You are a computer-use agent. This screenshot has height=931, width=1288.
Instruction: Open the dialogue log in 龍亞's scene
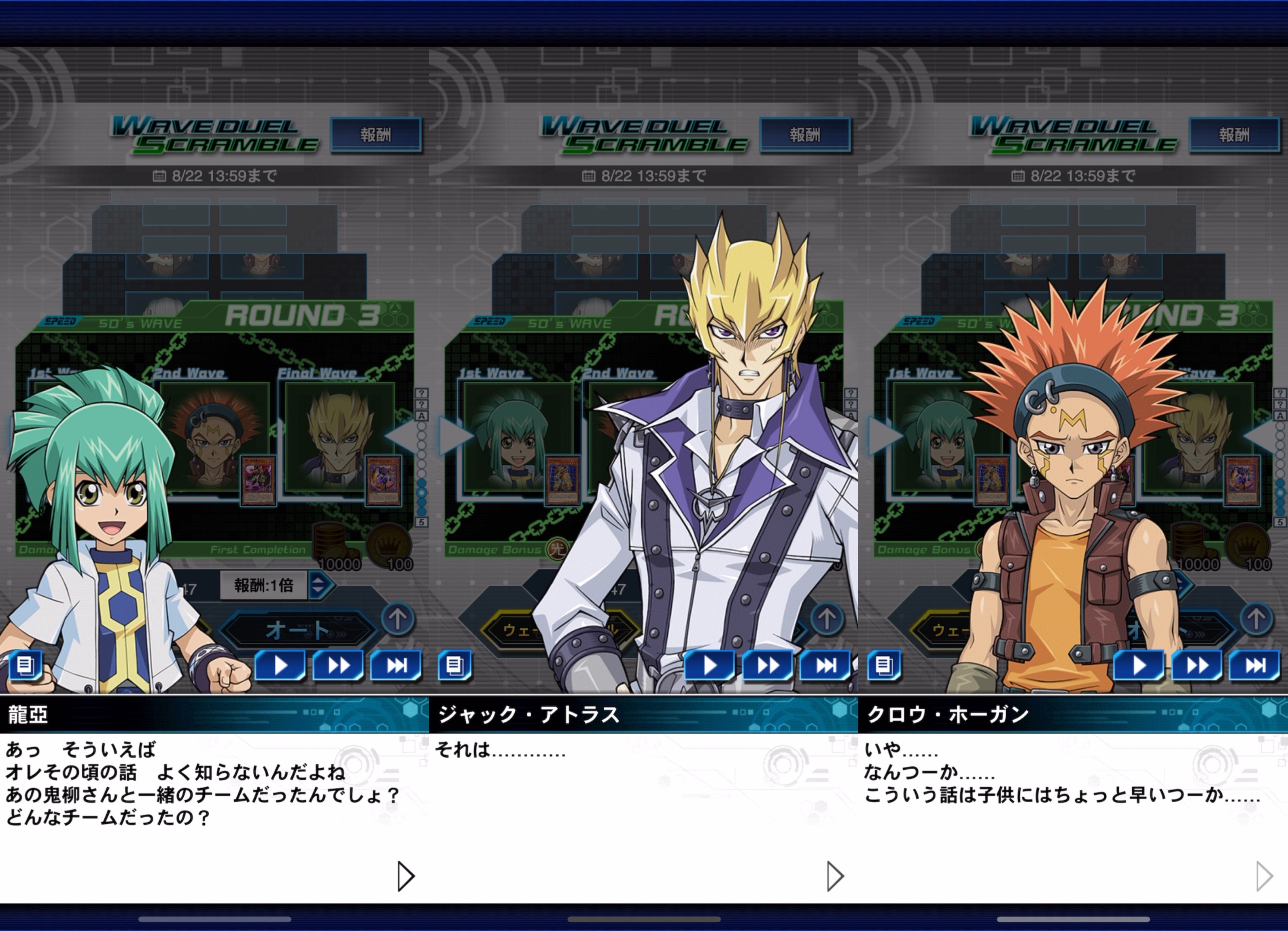(x=25, y=665)
